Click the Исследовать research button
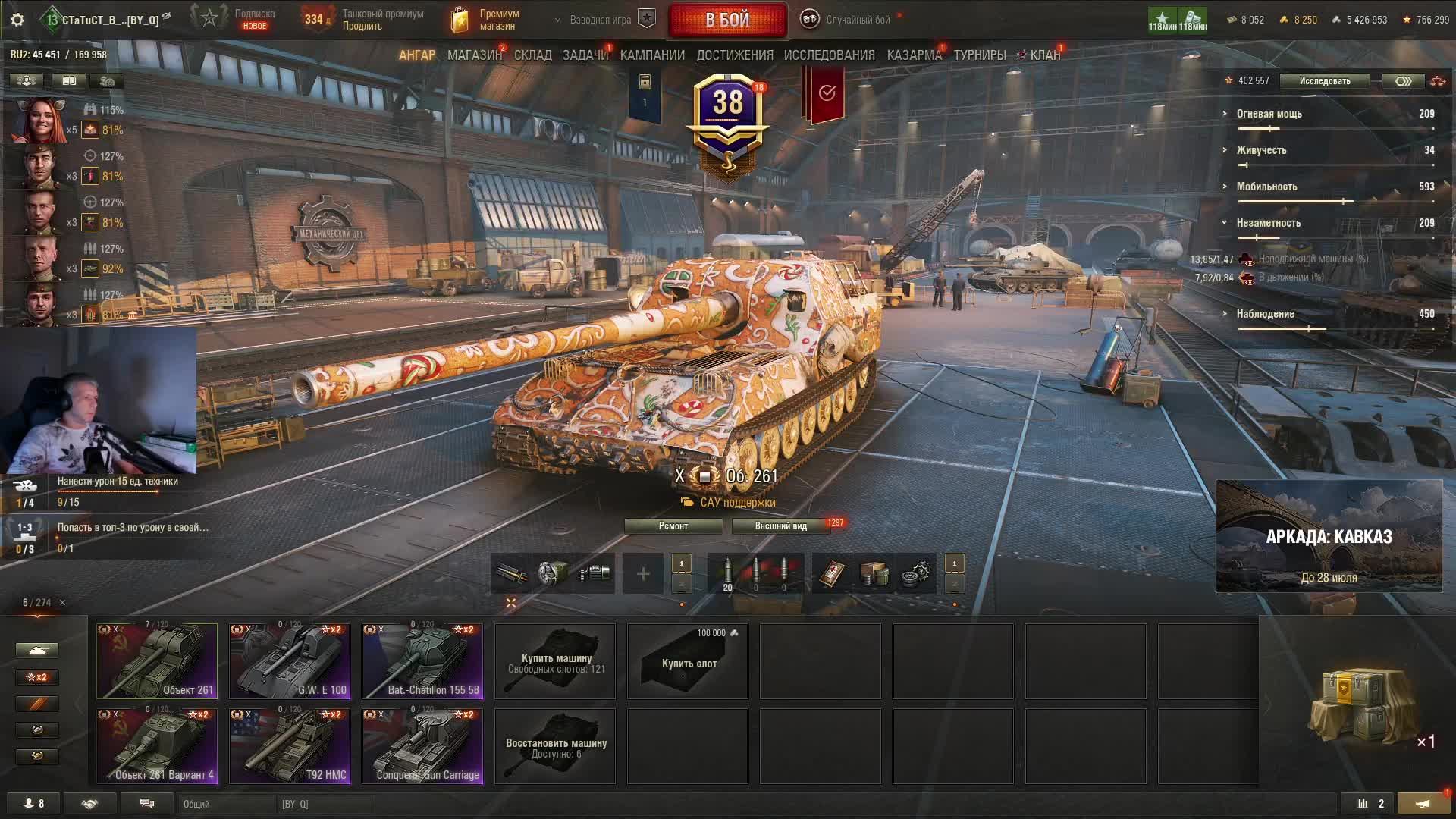The width and height of the screenshot is (1456, 819). 1324,81
